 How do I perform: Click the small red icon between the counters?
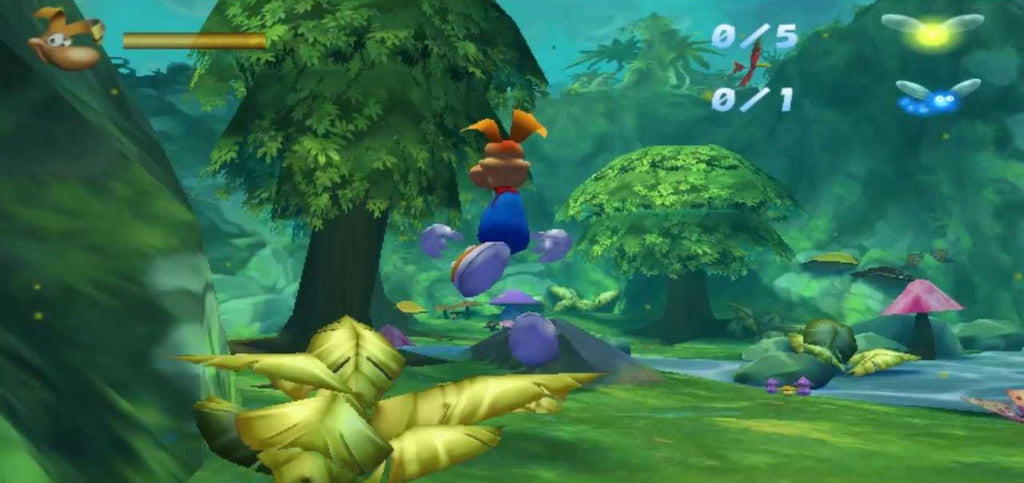click(x=749, y=67)
